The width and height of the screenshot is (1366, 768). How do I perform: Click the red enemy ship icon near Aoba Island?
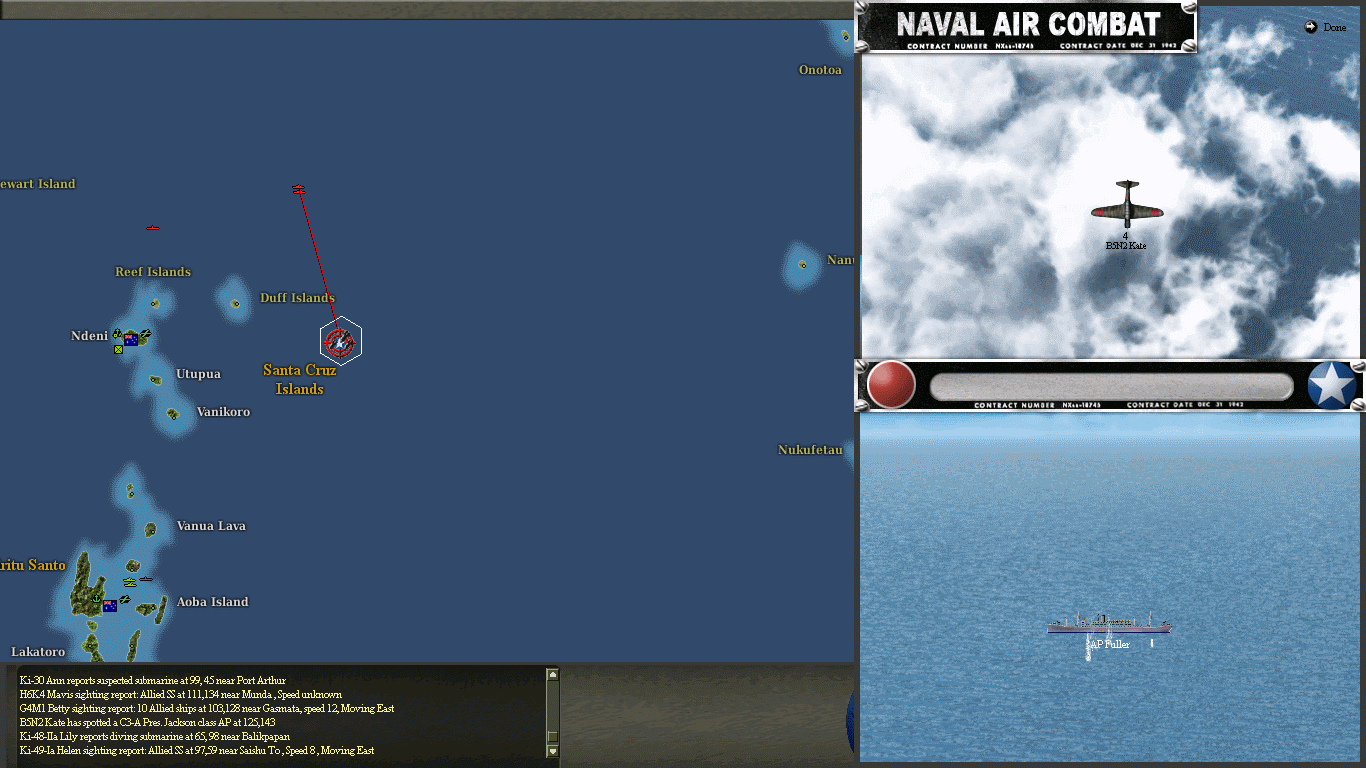pos(145,579)
